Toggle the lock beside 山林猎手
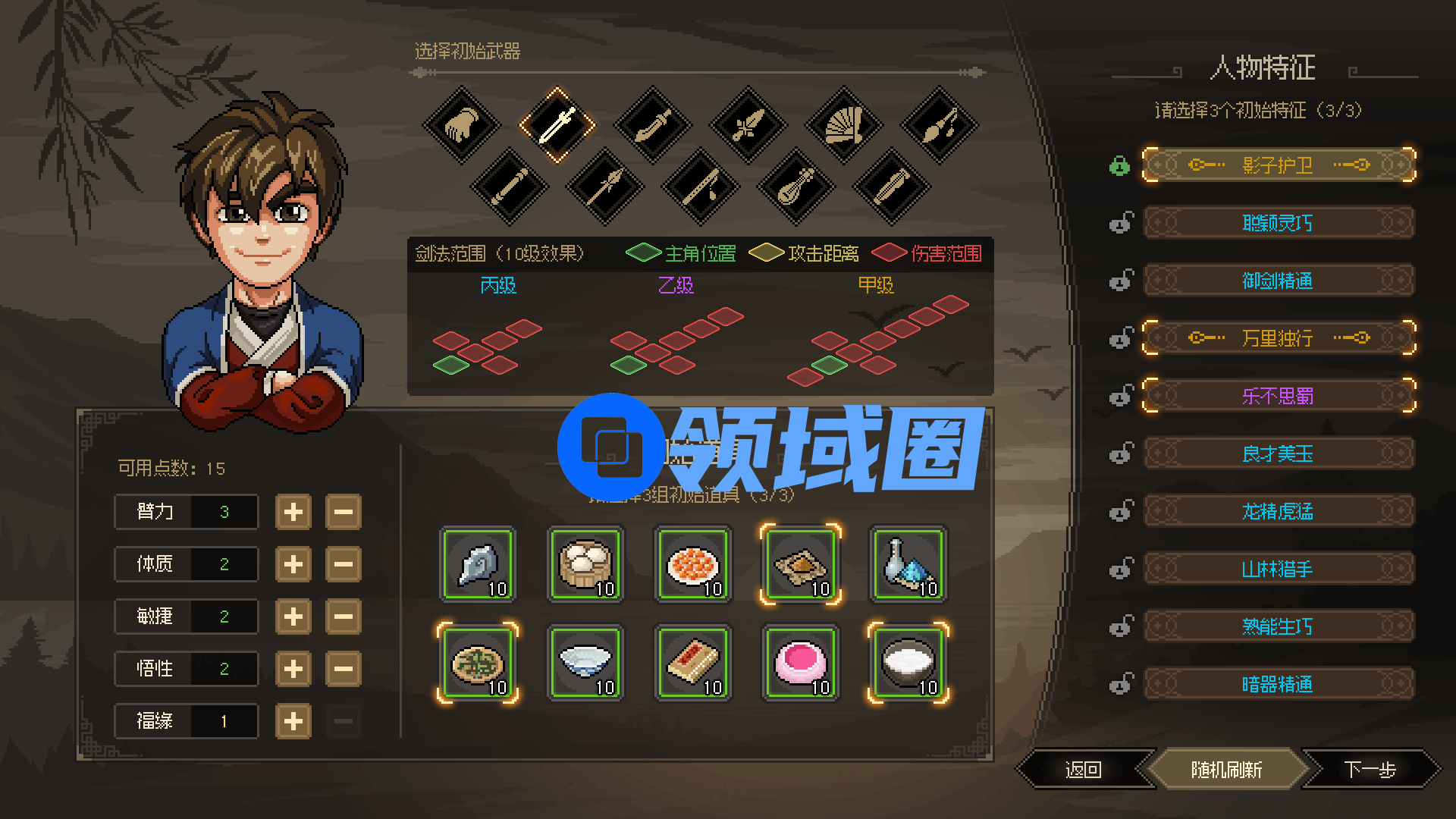The width and height of the screenshot is (1456, 819). [1121, 569]
